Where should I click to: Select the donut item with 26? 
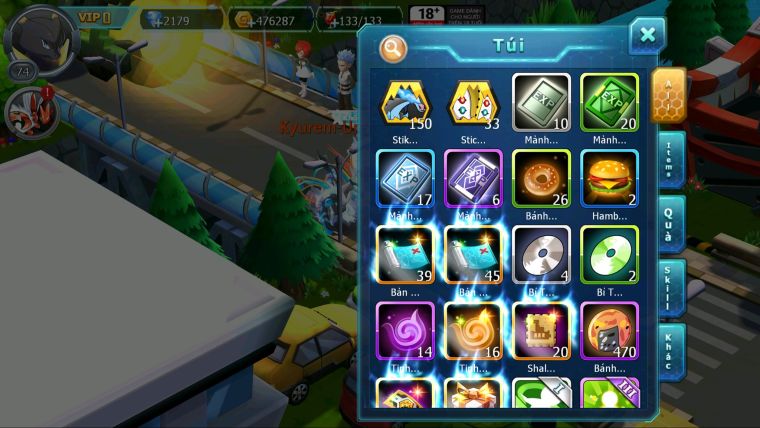coord(541,178)
